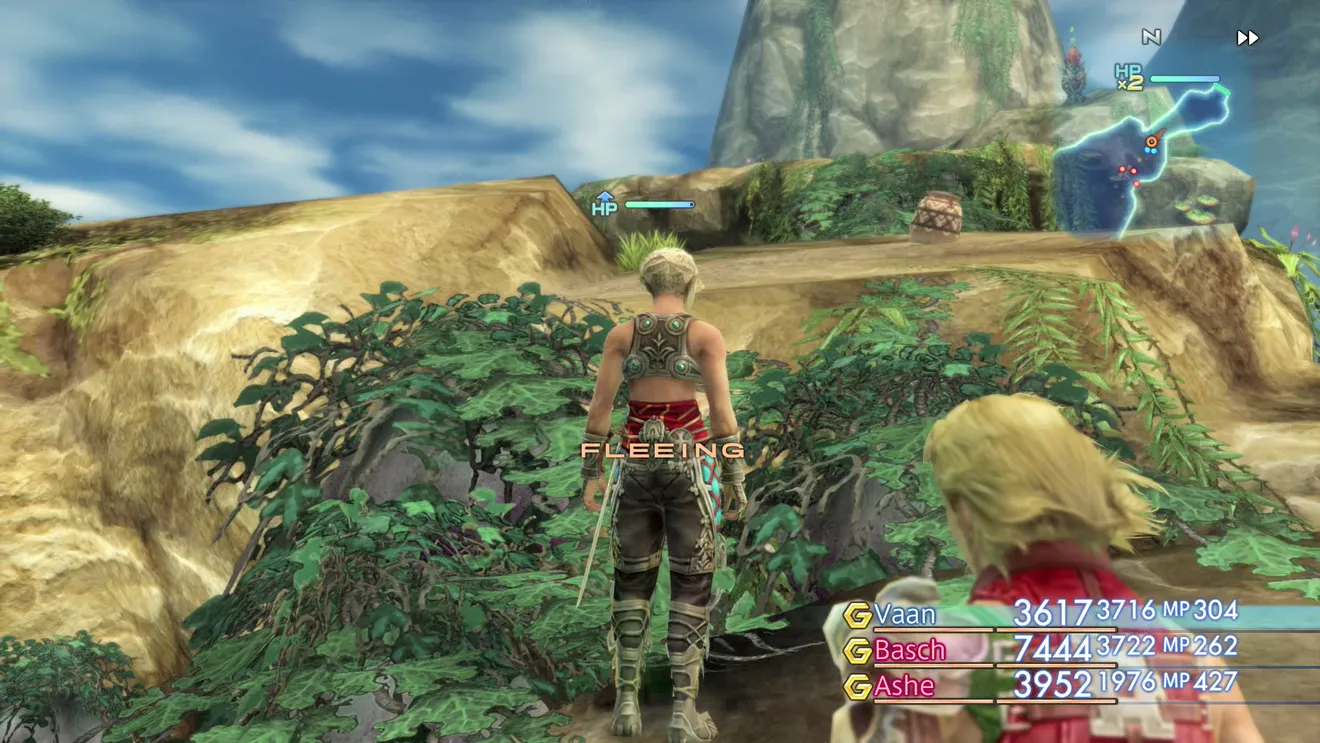Select Basch in the party list

tap(909, 650)
